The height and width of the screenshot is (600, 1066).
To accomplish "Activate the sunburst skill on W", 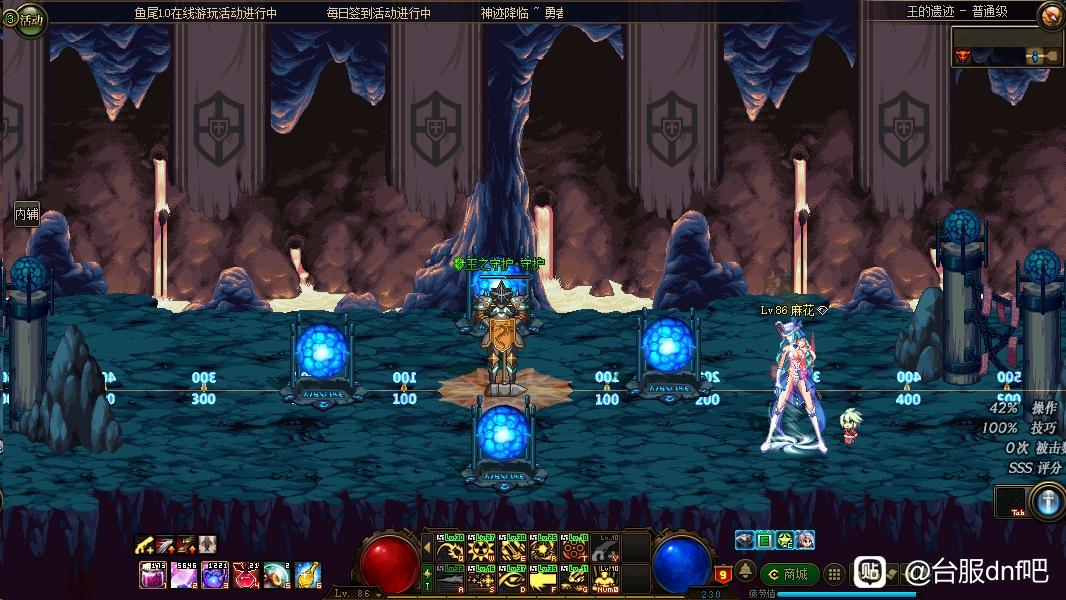I will 483,549.
